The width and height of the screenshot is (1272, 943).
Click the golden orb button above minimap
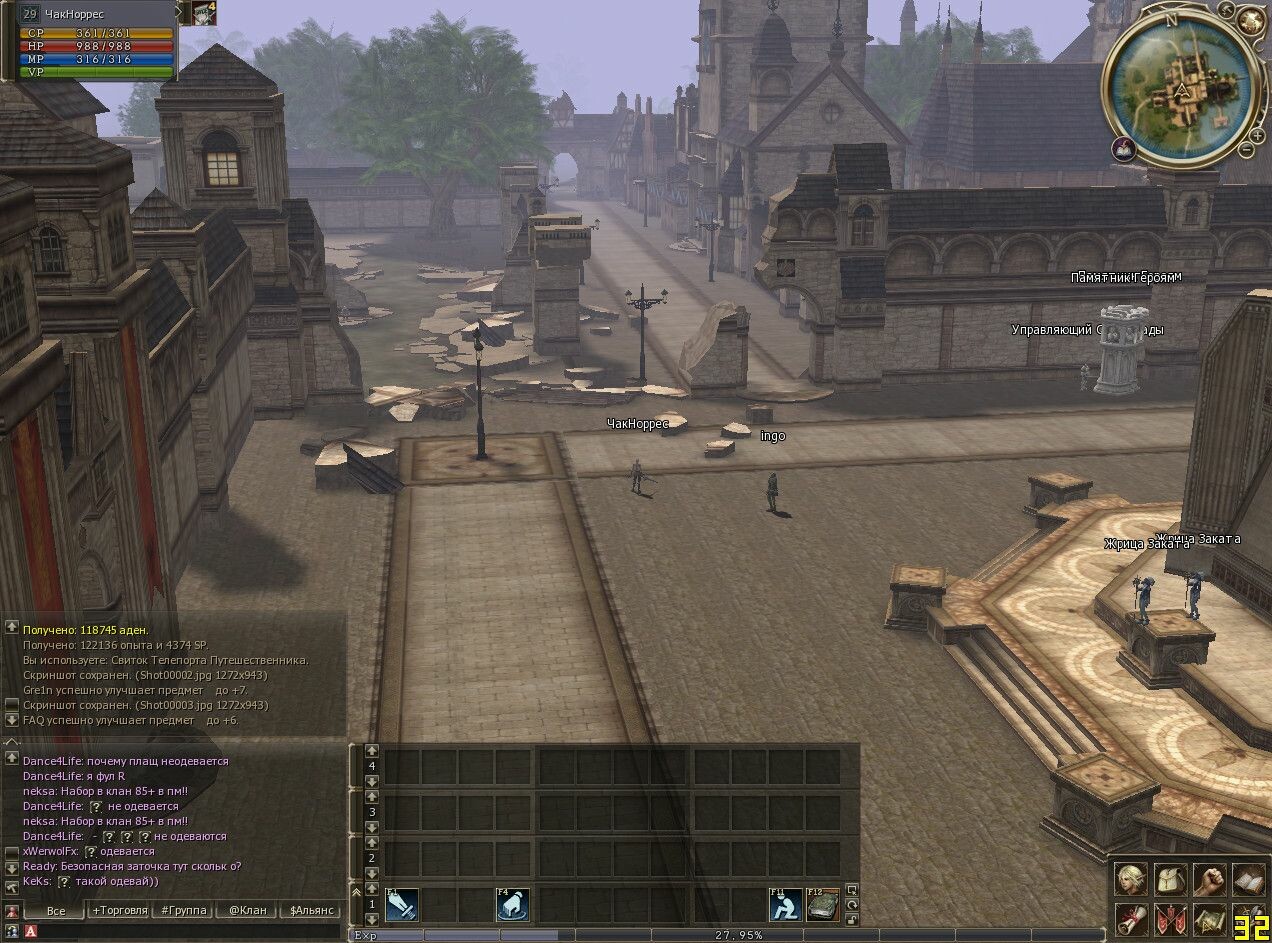[x=1250, y=20]
